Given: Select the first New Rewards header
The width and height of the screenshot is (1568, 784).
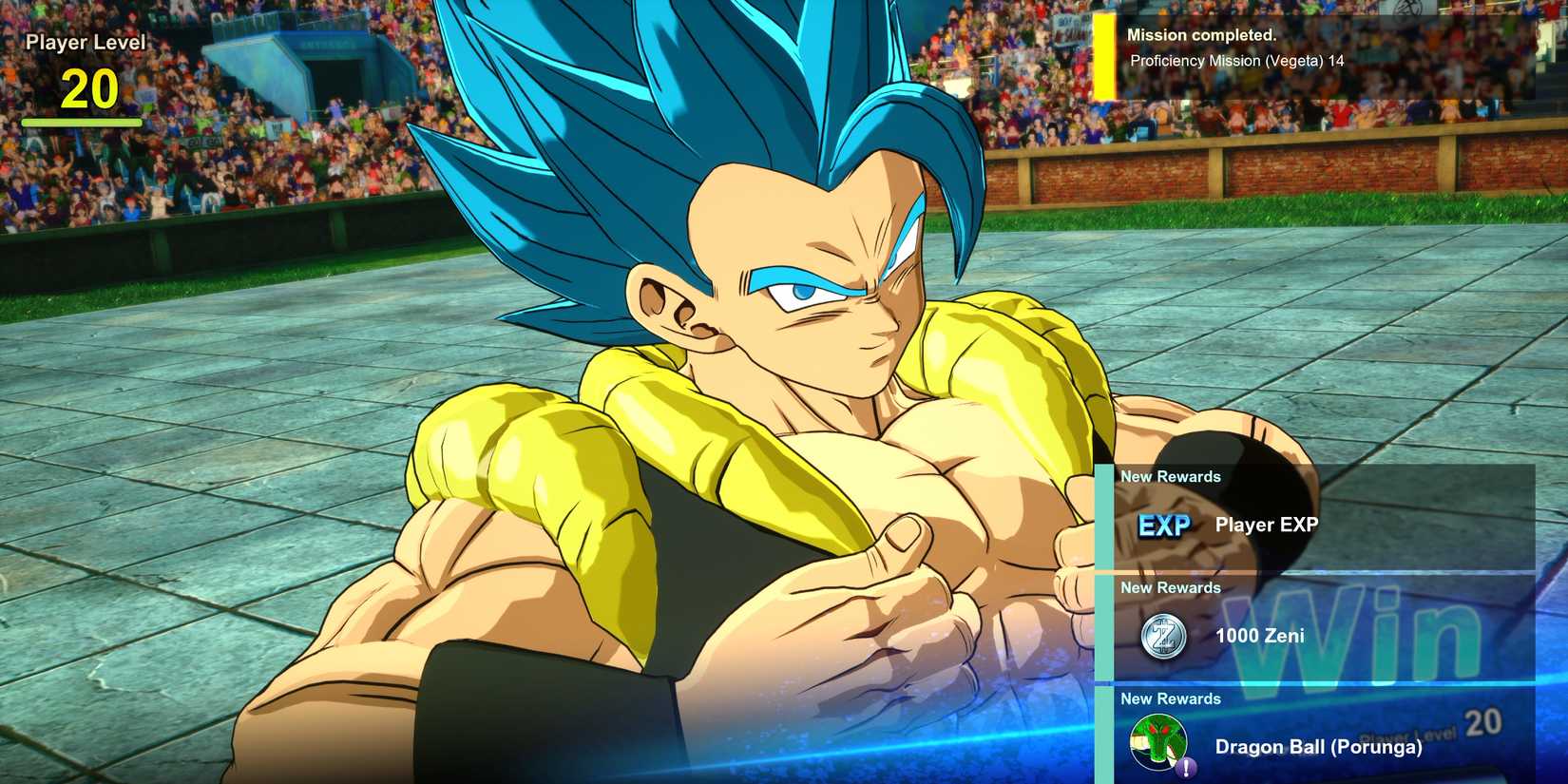Looking at the screenshot, I should click(x=1171, y=476).
